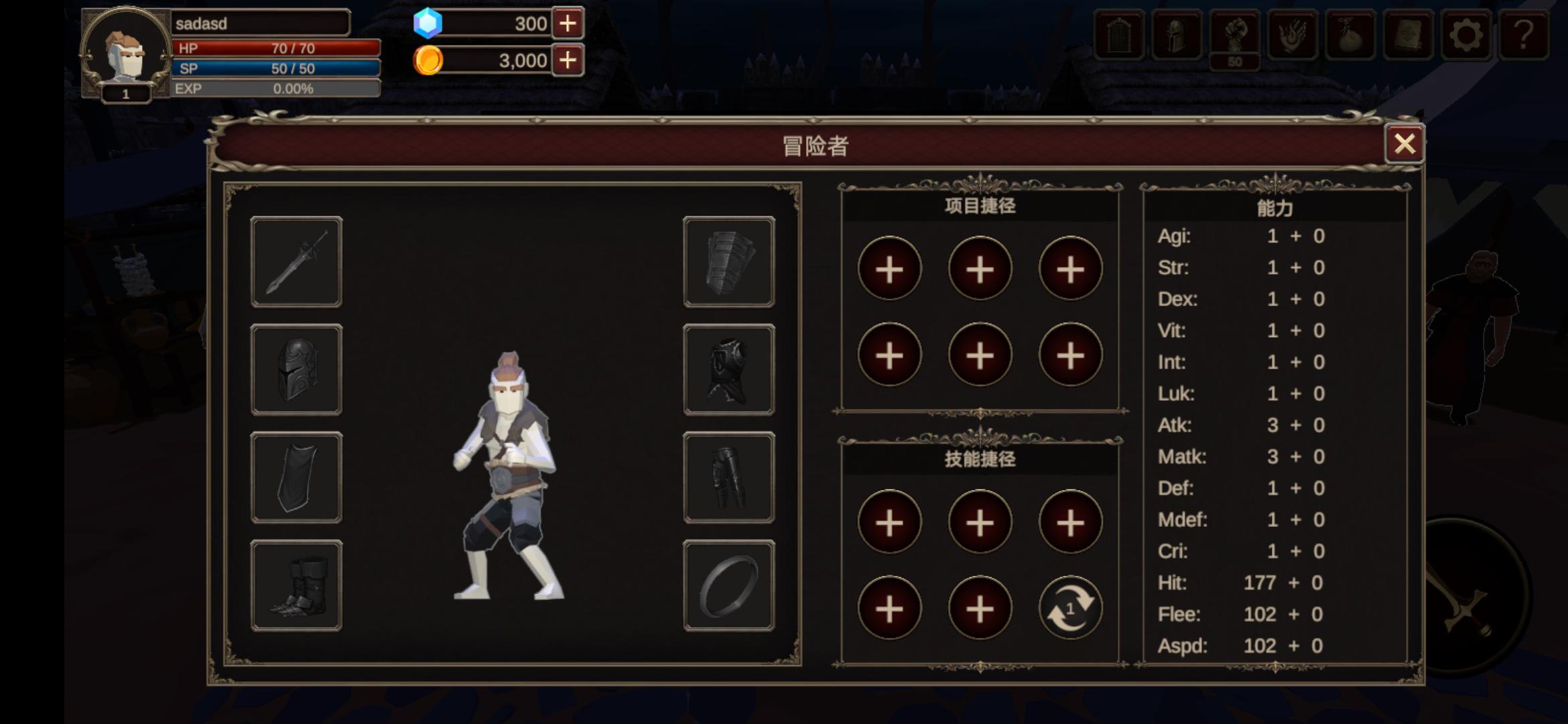Select the chest armor equipment slot

click(x=728, y=368)
